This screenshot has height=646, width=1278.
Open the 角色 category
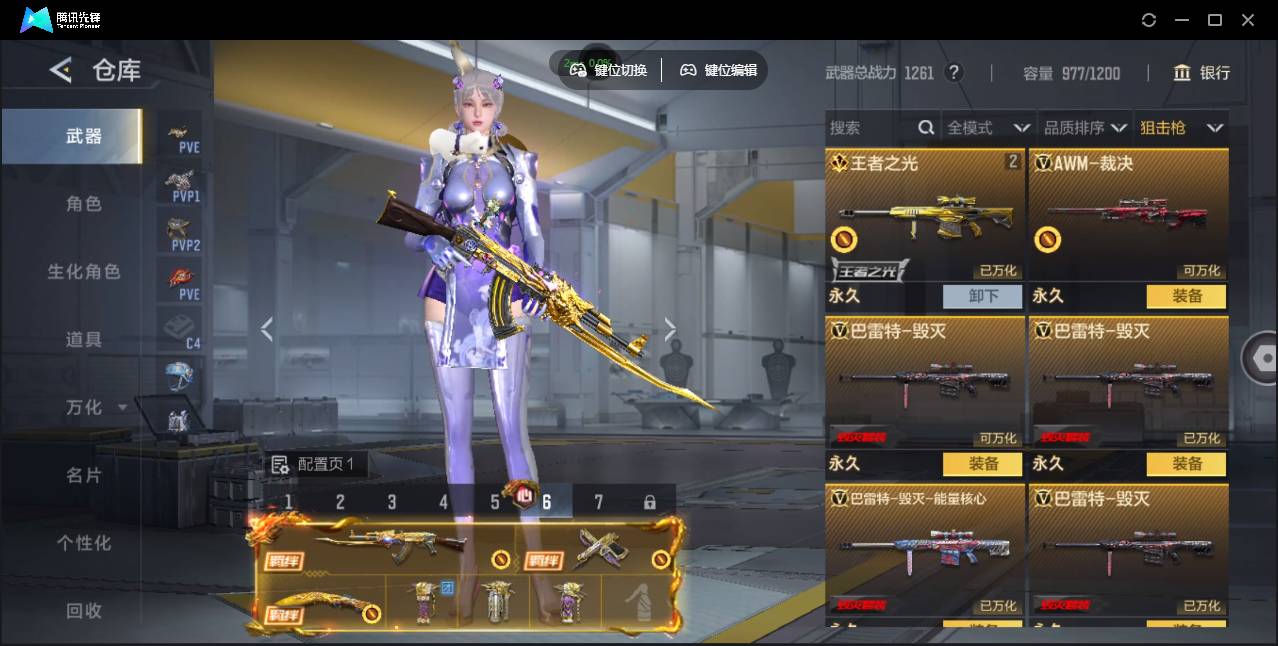[x=84, y=204]
